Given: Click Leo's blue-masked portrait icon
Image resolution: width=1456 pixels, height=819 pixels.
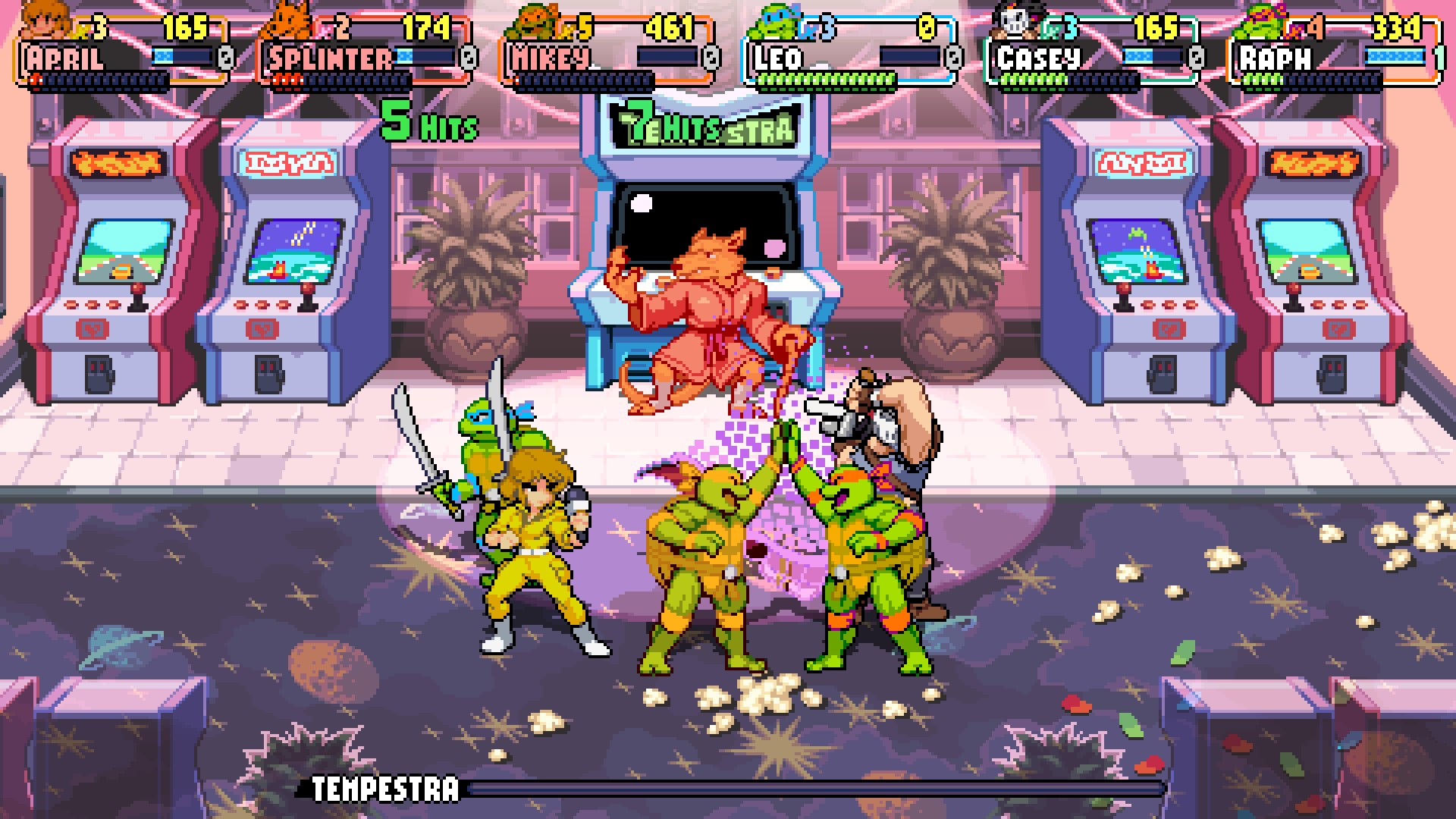Looking at the screenshot, I should tap(772, 19).
